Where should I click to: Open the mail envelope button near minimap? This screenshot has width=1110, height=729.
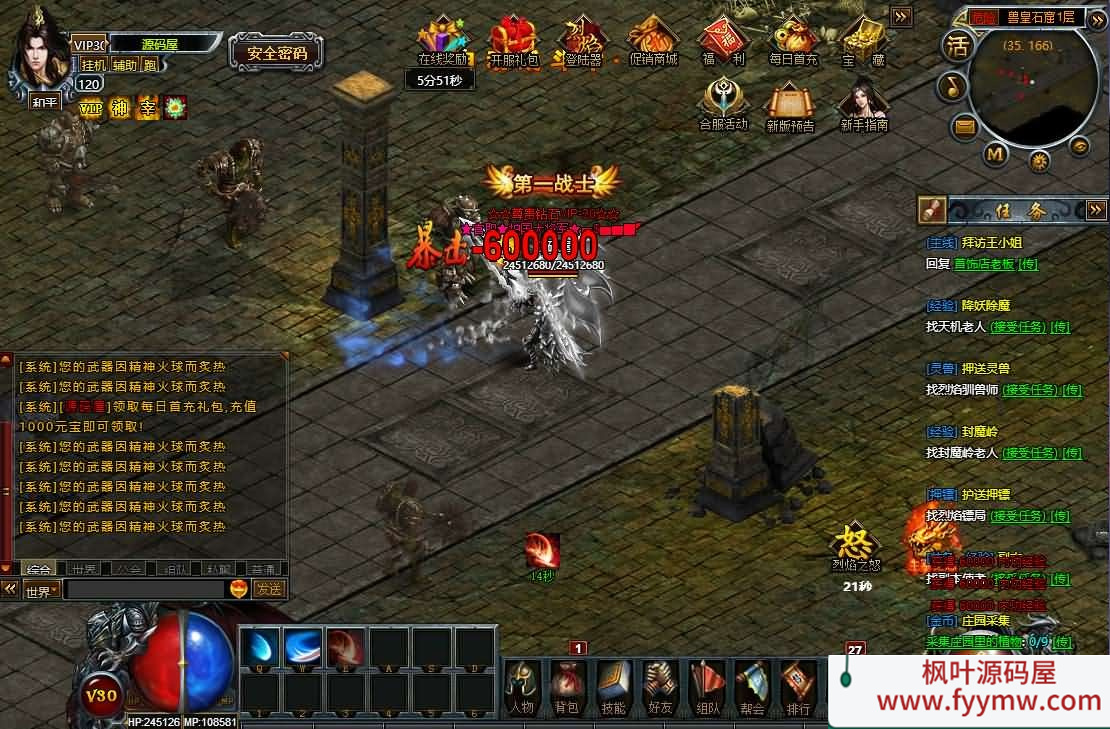[x=965, y=126]
